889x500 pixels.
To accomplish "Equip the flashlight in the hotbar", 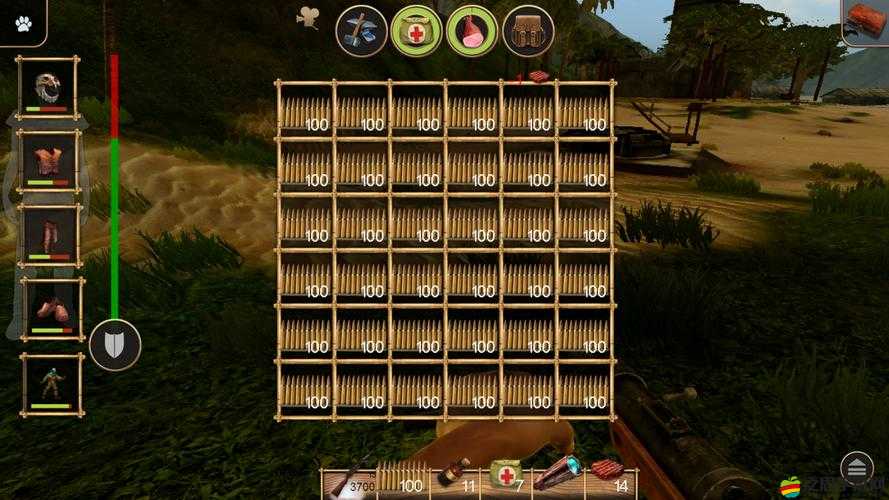I will 556,475.
